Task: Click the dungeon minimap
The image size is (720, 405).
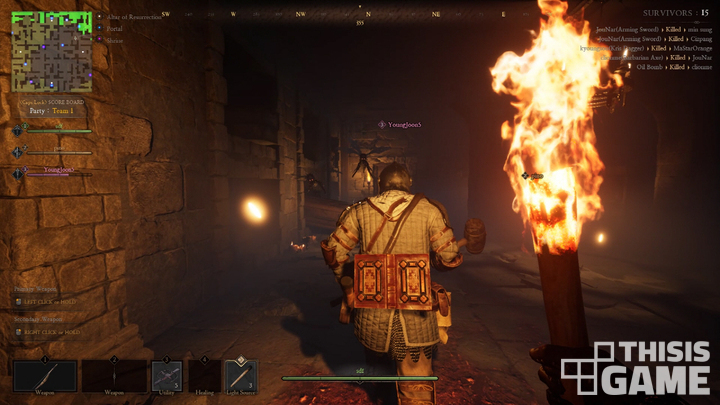Action: point(52,52)
